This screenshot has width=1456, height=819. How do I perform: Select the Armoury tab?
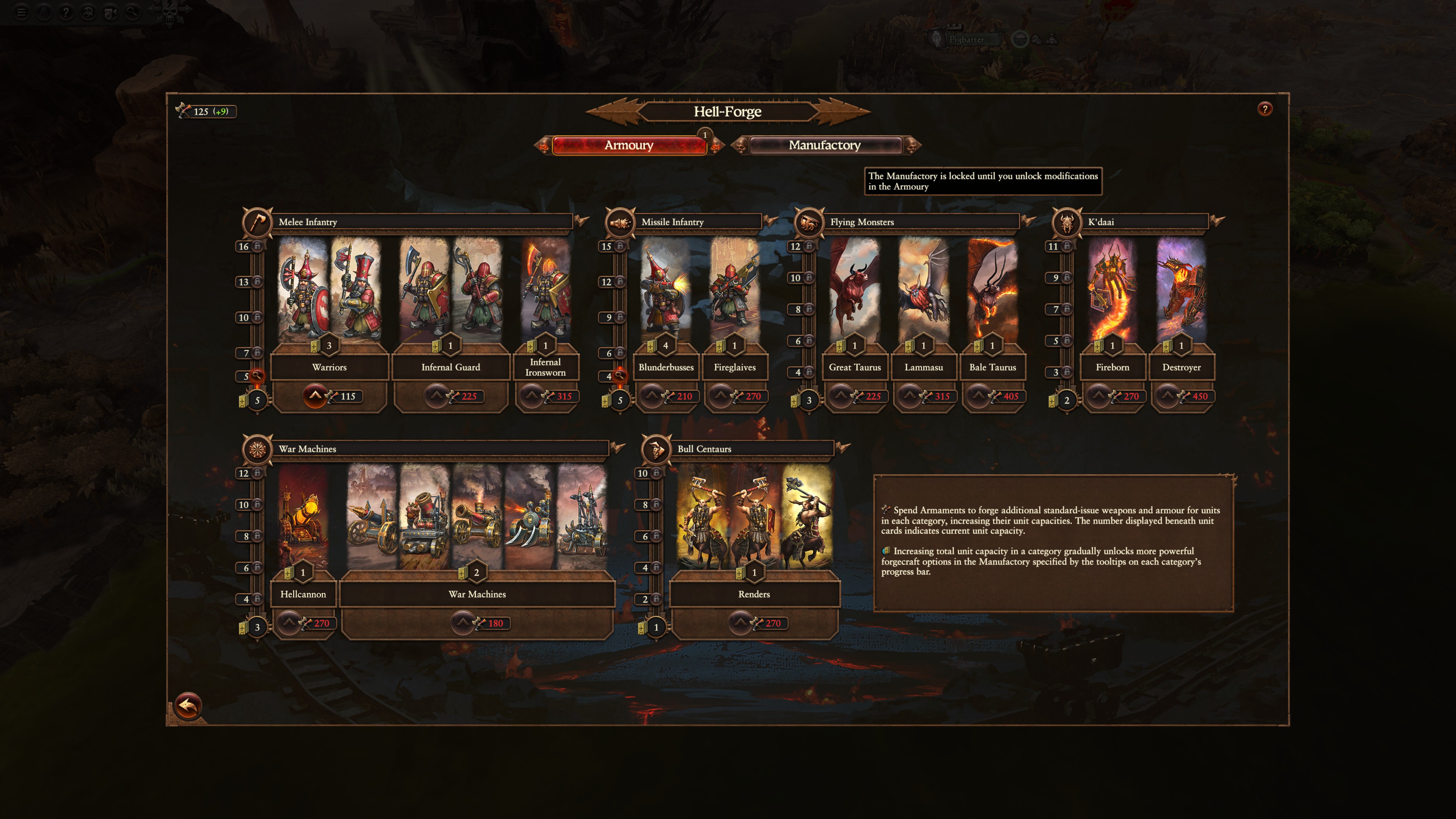pos(629,145)
